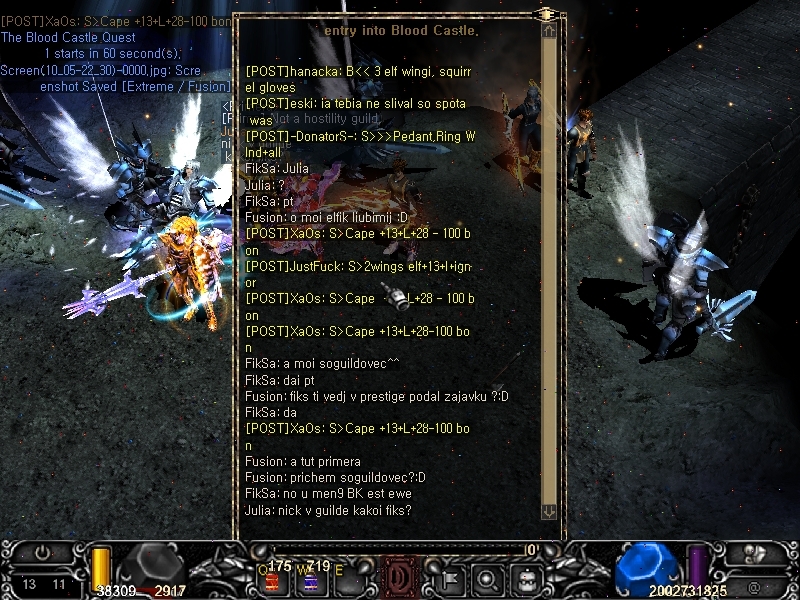This screenshot has width=800, height=600.
Task: Click the gold emblem atop the chat window
Action: click(547, 13)
